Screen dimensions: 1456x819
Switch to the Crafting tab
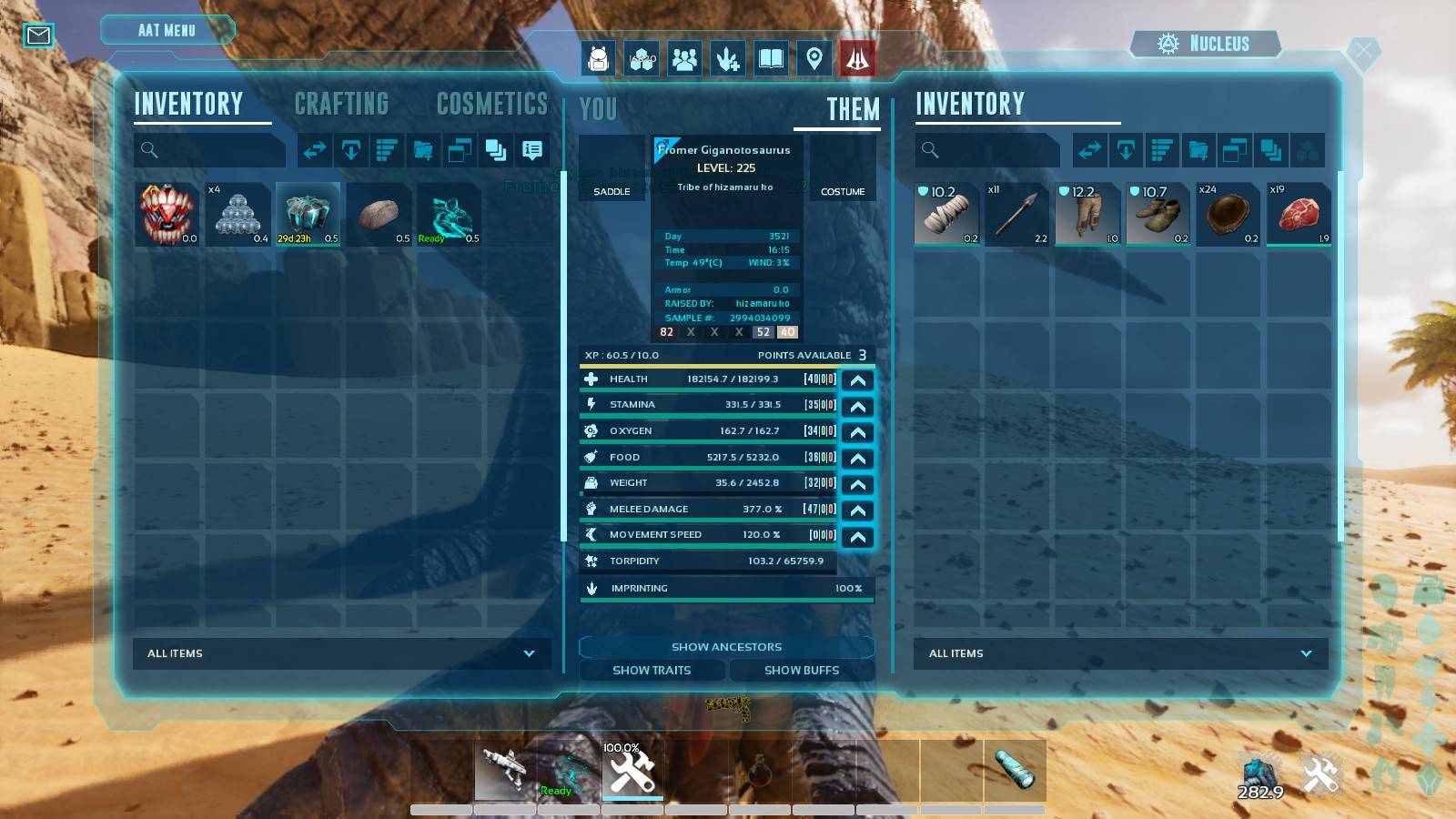click(x=341, y=105)
